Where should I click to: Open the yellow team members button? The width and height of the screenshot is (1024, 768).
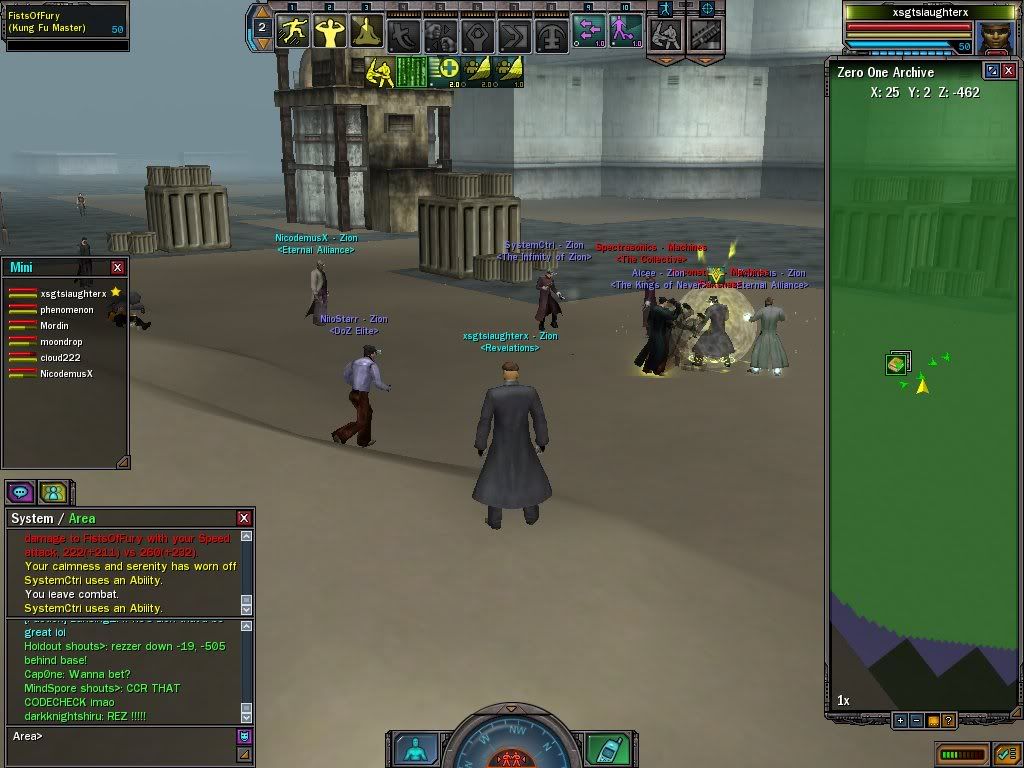coord(52,492)
